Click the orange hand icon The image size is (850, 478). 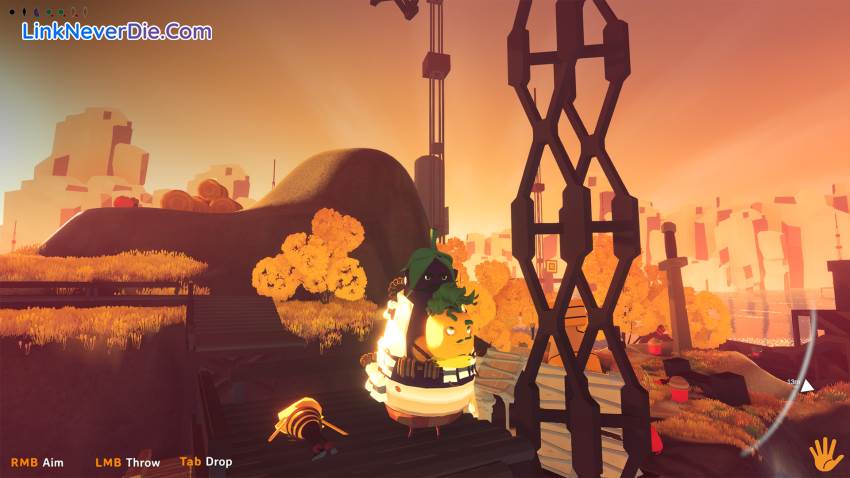[825, 455]
